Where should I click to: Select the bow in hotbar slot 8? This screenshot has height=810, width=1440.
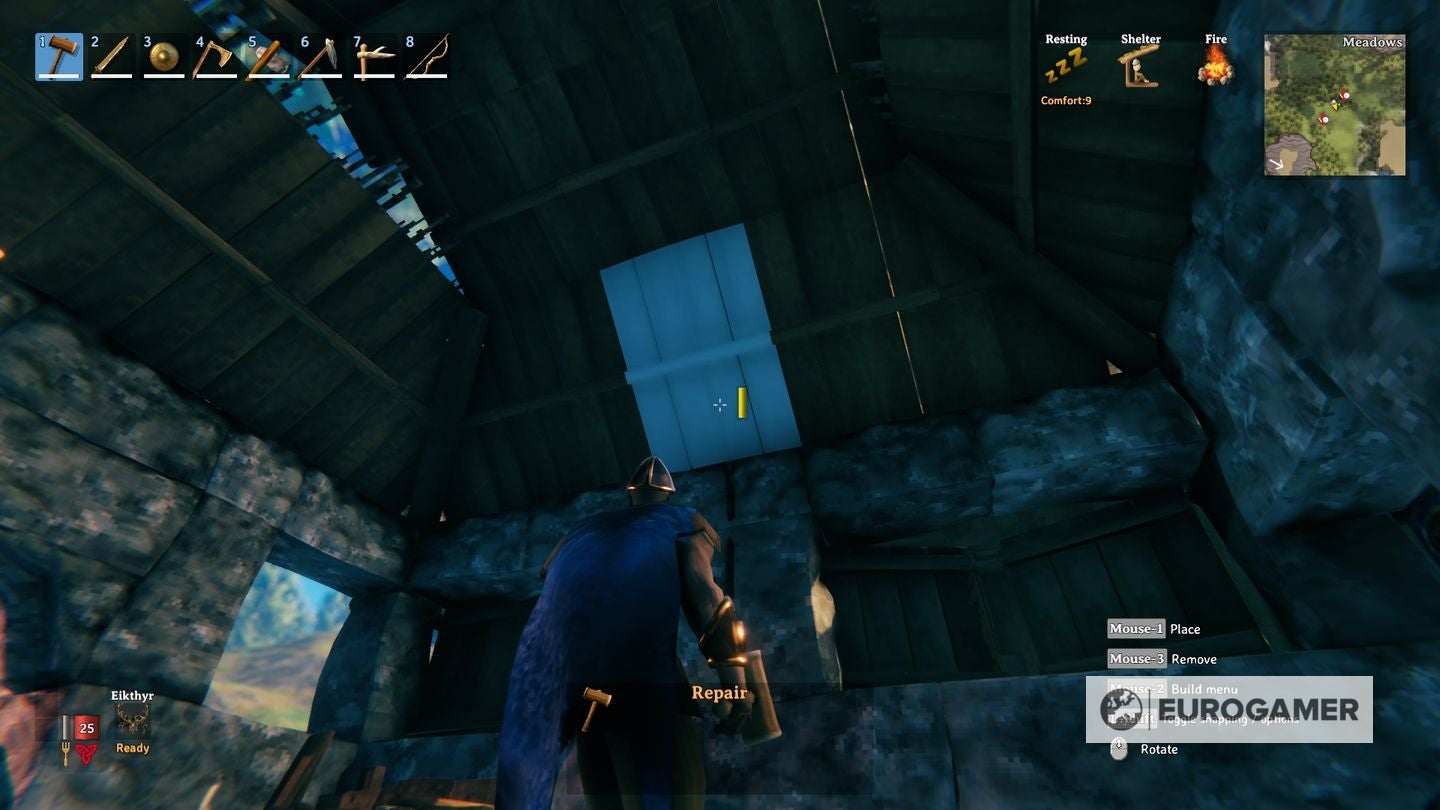428,57
